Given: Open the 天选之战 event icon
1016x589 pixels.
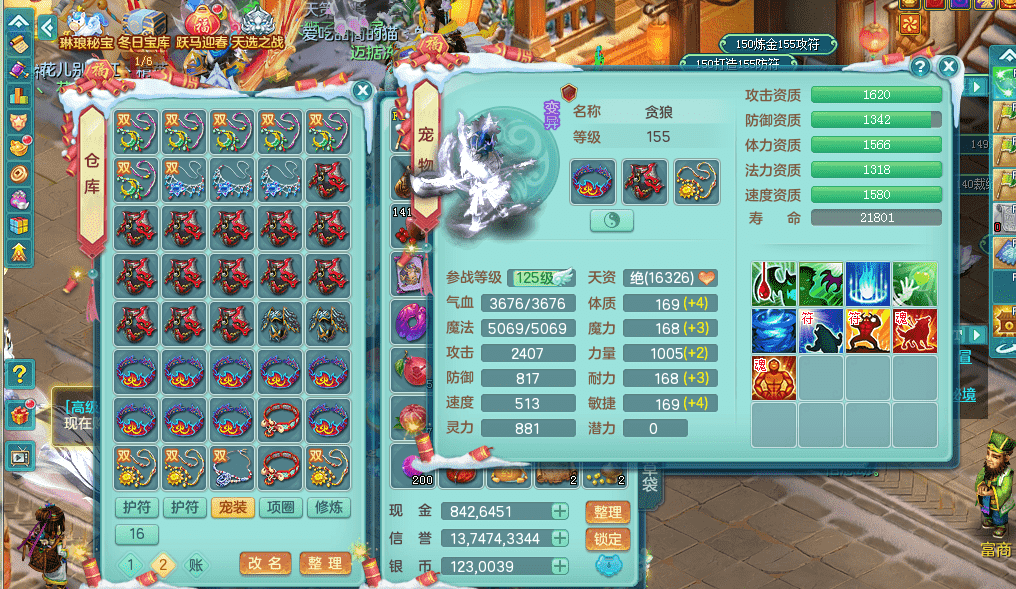Looking at the screenshot, I should [258, 28].
